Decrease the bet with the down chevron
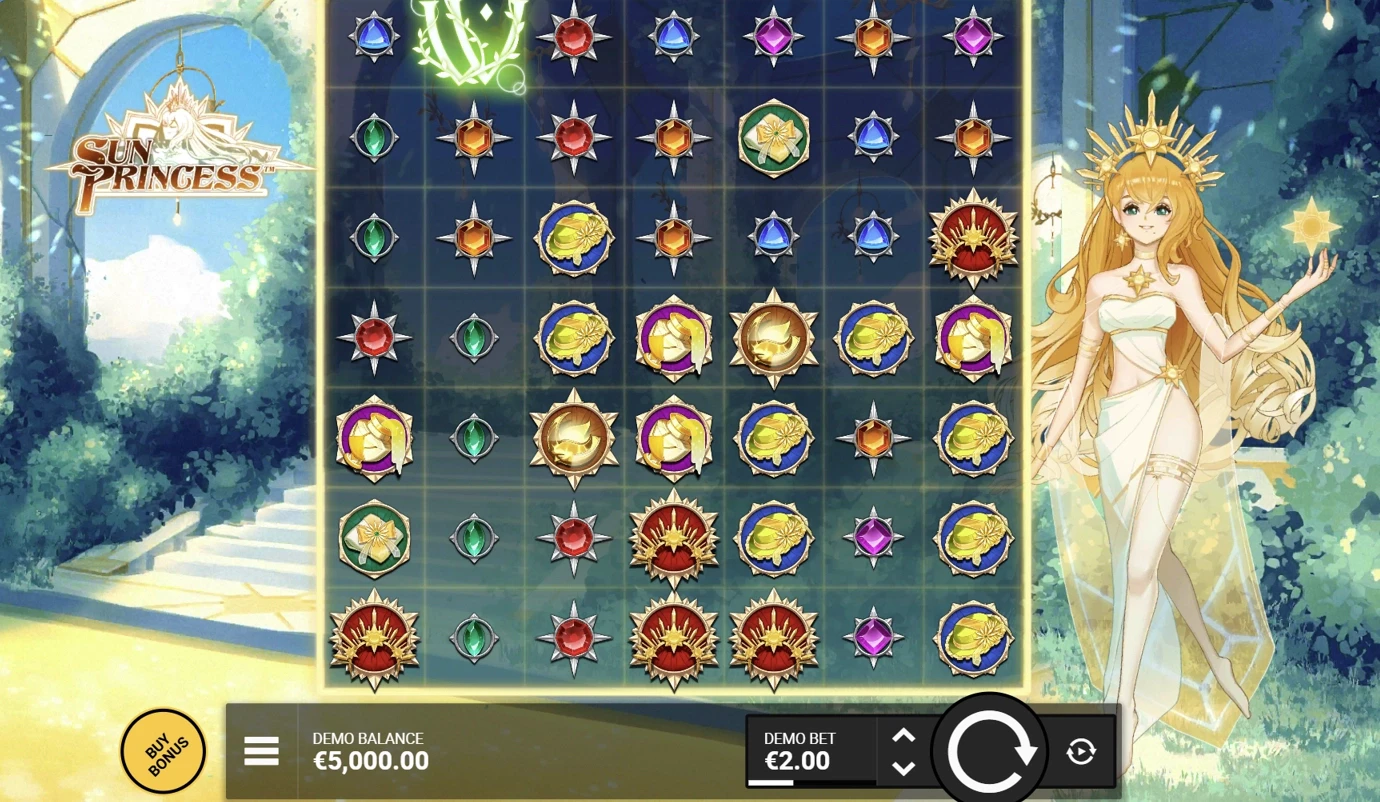The image size is (1380, 802). [x=903, y=768]
